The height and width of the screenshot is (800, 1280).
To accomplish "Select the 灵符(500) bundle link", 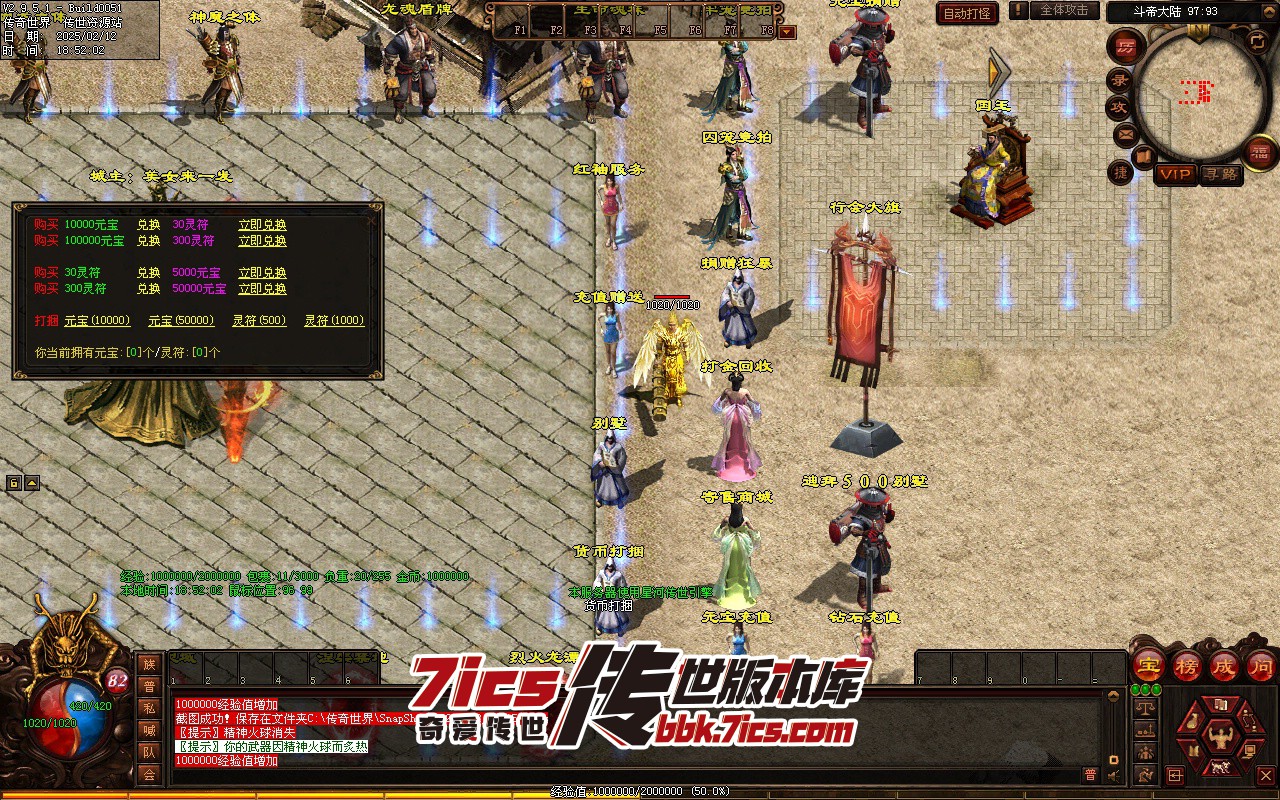I will (x=259, y=321).
